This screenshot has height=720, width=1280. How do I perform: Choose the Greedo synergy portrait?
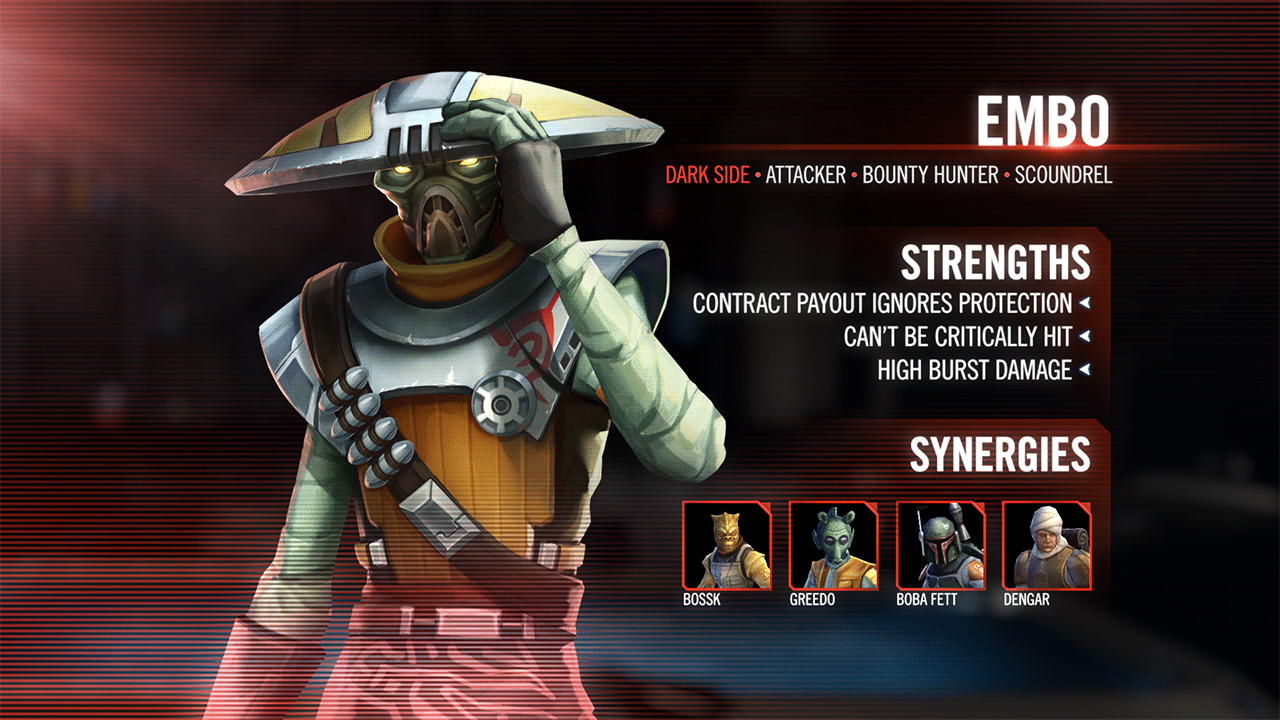click(833, 545)
